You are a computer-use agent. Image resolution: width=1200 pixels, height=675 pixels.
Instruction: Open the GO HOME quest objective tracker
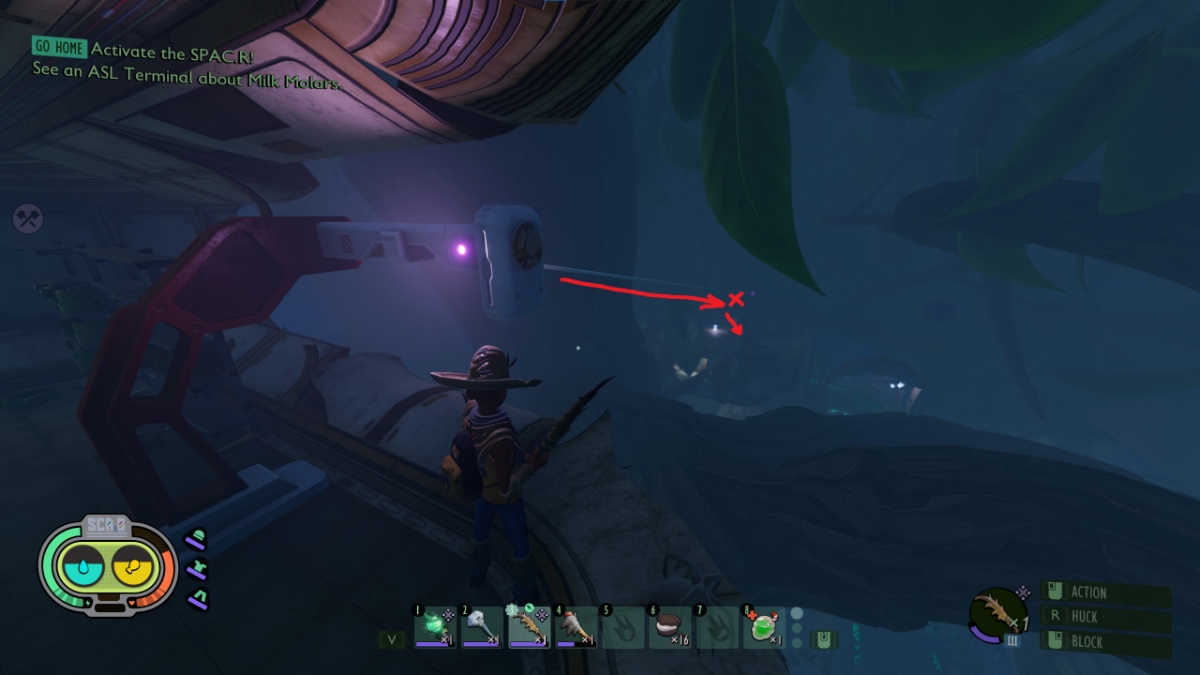click(x=59, y=47)
